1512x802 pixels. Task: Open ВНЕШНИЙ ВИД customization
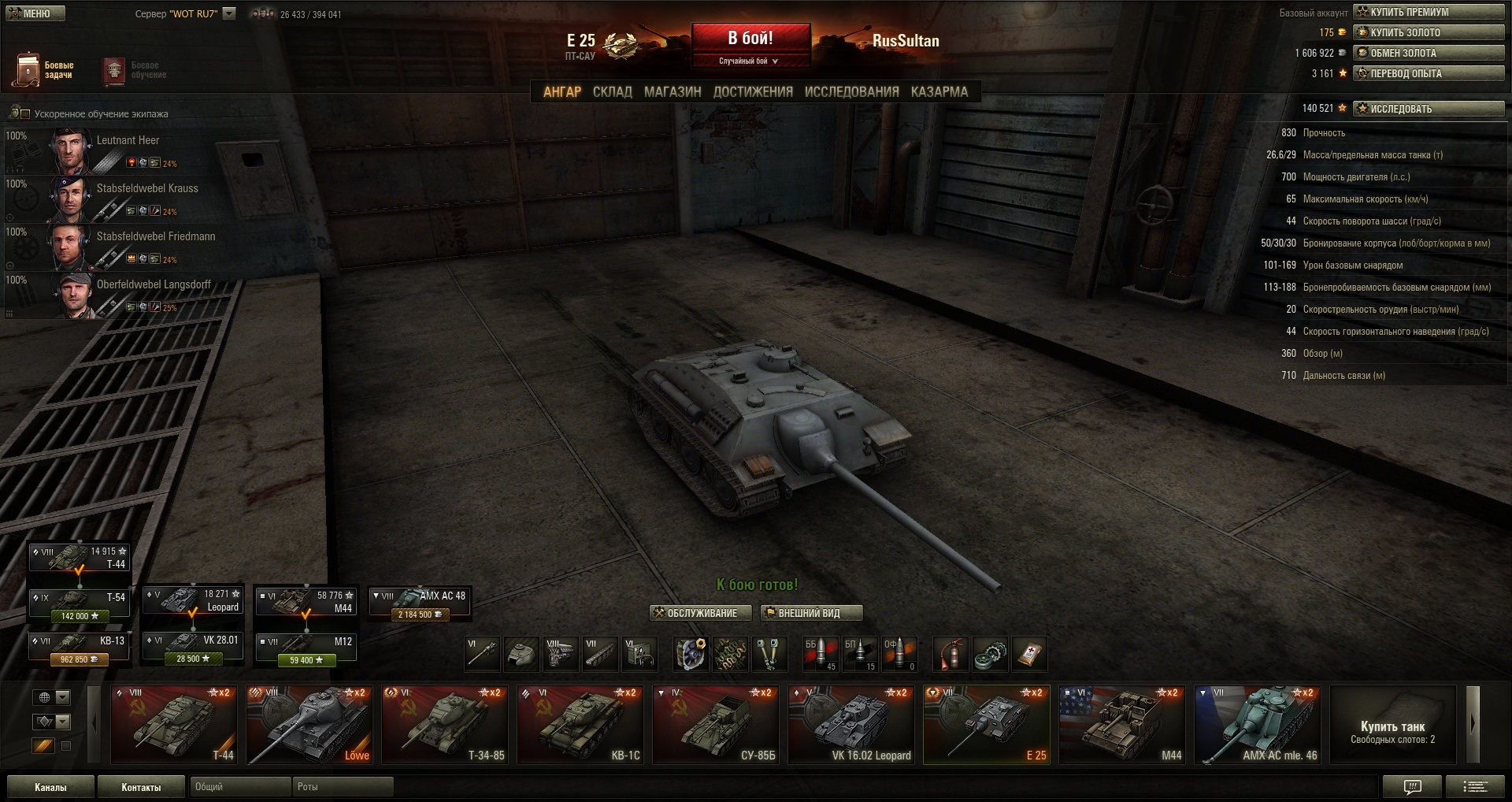(811, 613)
